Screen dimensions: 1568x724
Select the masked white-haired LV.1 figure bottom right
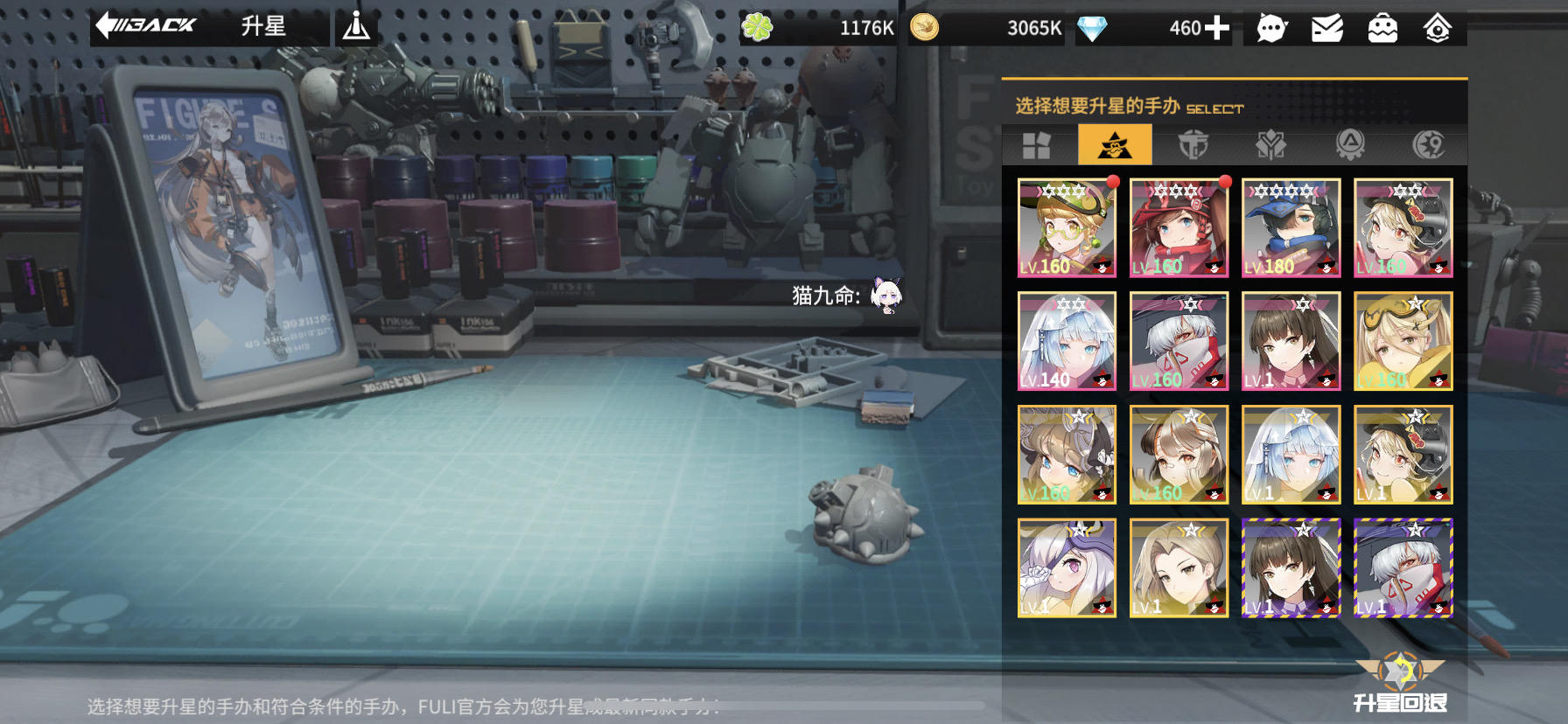coord(1403,567)
